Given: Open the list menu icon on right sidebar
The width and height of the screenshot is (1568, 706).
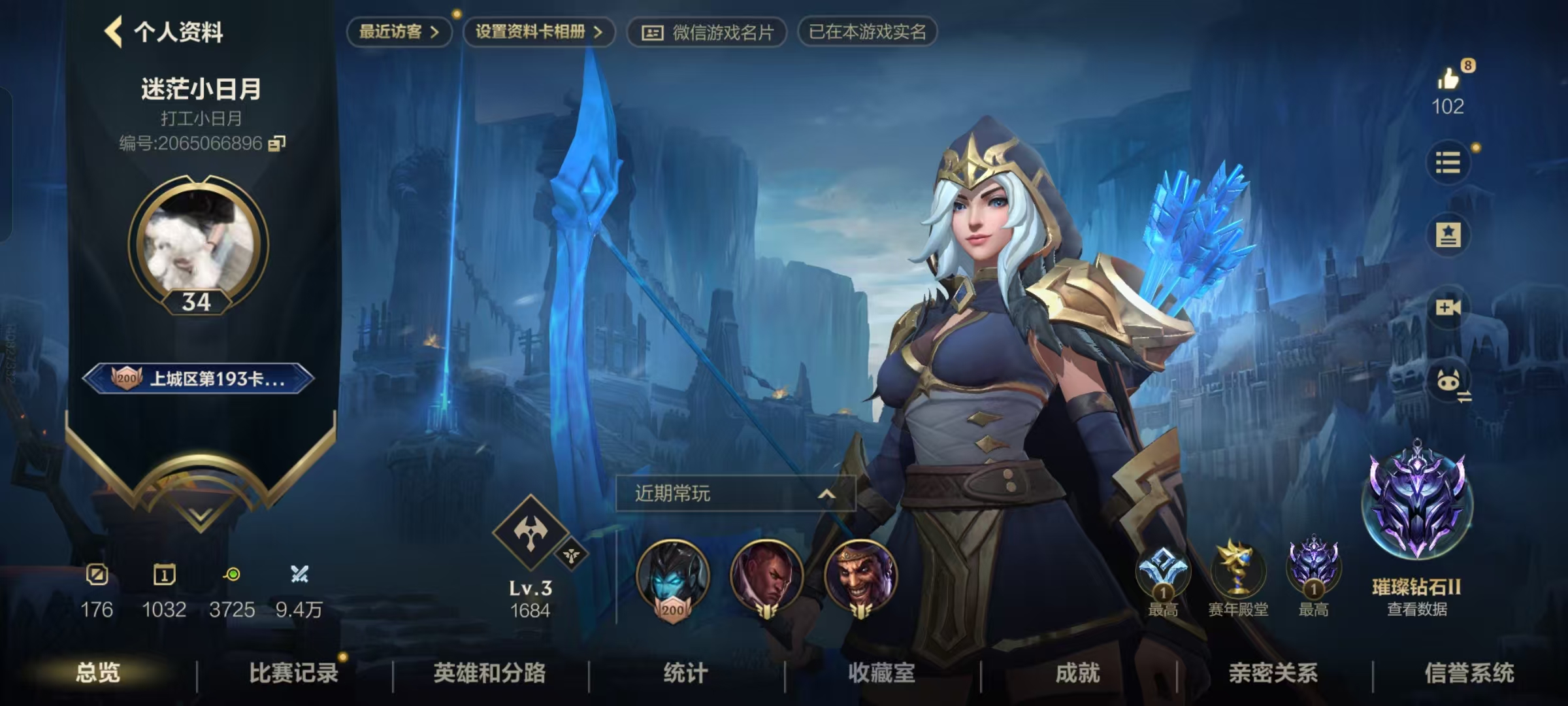Looking at the screenshot, I should pos(1450,163).
